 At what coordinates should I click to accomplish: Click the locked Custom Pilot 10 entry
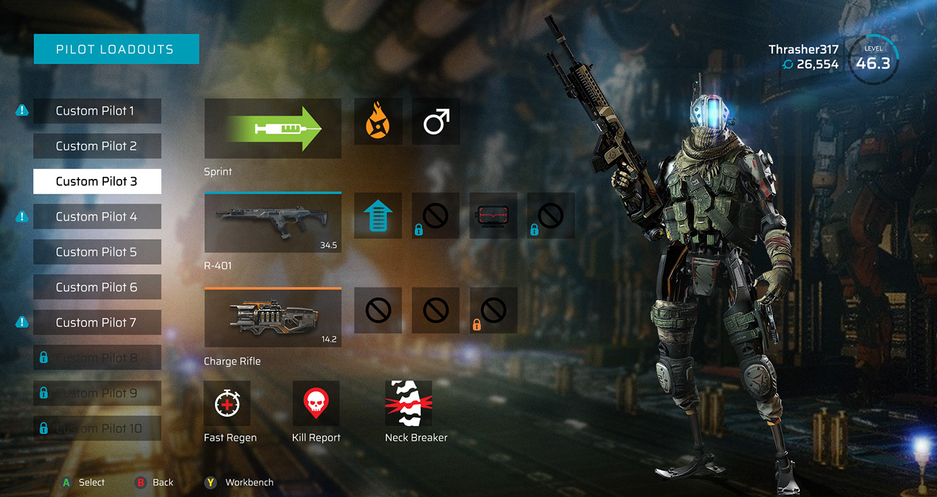pyautogui.click(x=97, y=428)
